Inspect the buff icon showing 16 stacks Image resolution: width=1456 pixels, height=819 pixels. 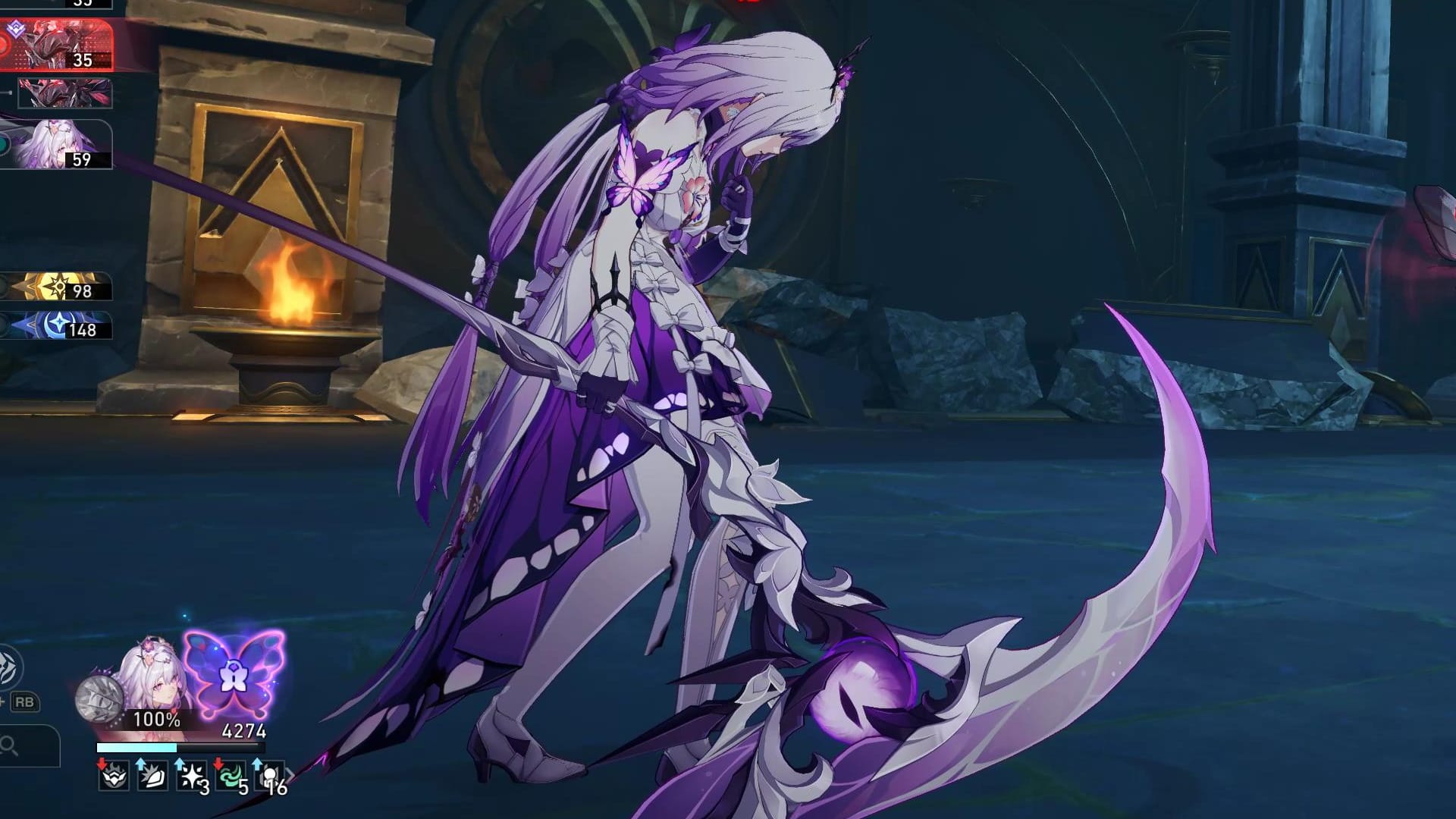coord(271,776)
